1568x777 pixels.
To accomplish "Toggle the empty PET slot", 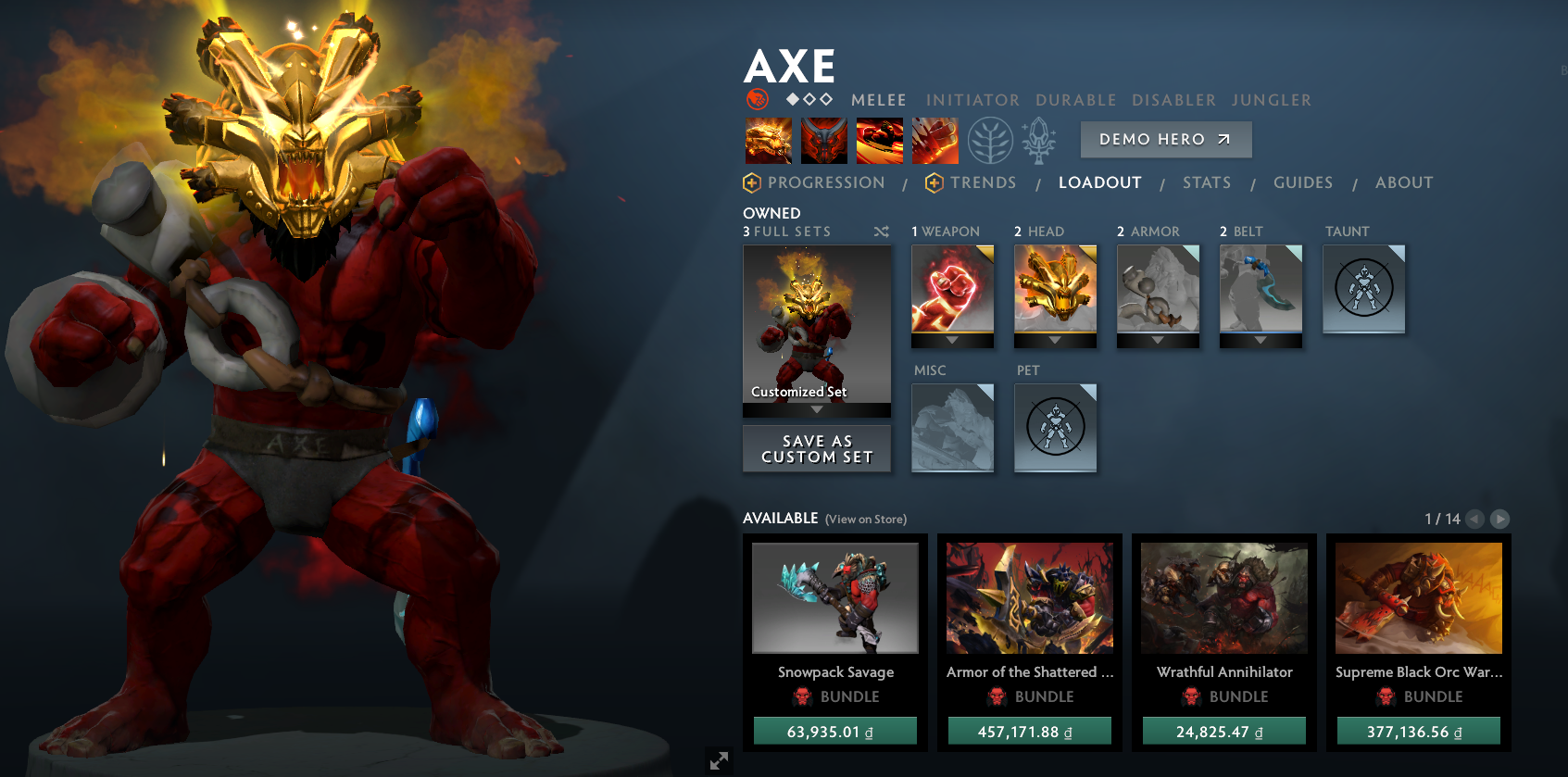I will click(1055, 426).
